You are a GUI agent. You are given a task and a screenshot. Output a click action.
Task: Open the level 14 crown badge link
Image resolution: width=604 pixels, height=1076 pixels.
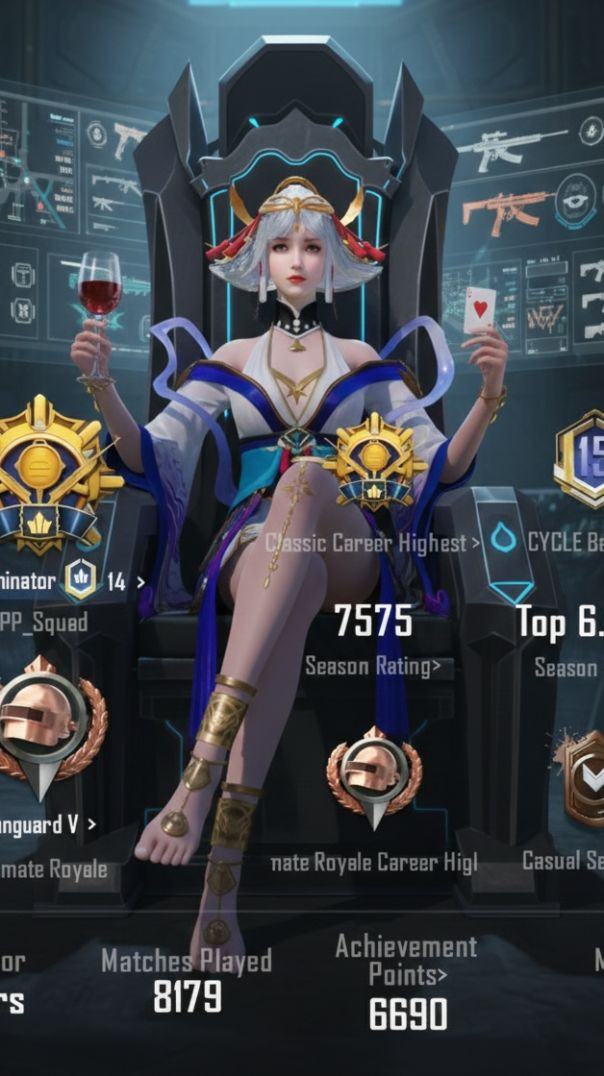click(105, 581)
